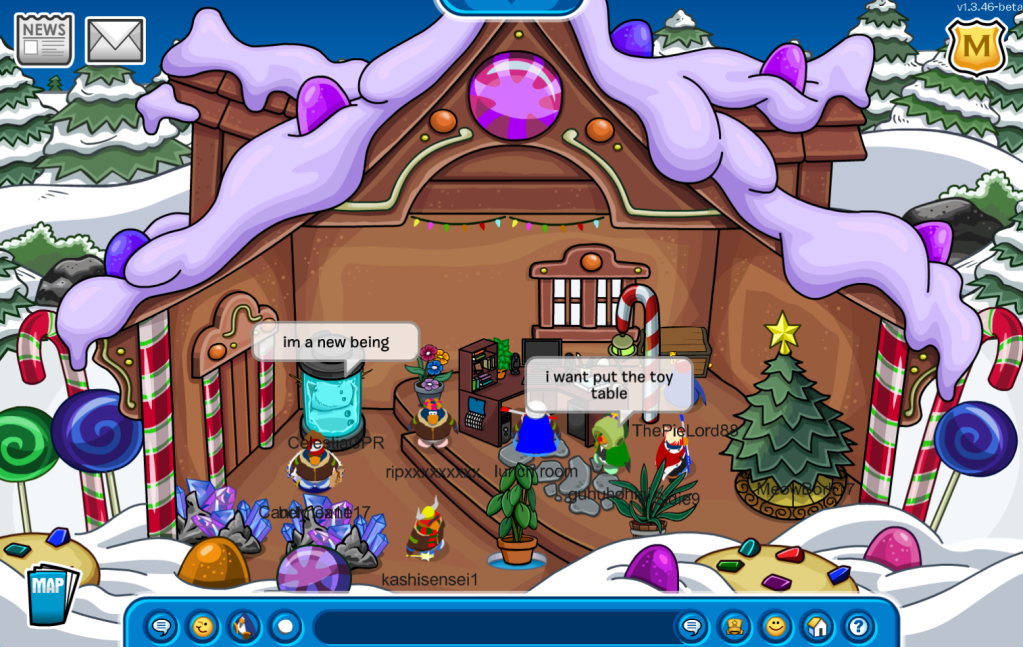The image size is (1023, 647).
Task: Open the question mark help button
Action: (857, 627)
